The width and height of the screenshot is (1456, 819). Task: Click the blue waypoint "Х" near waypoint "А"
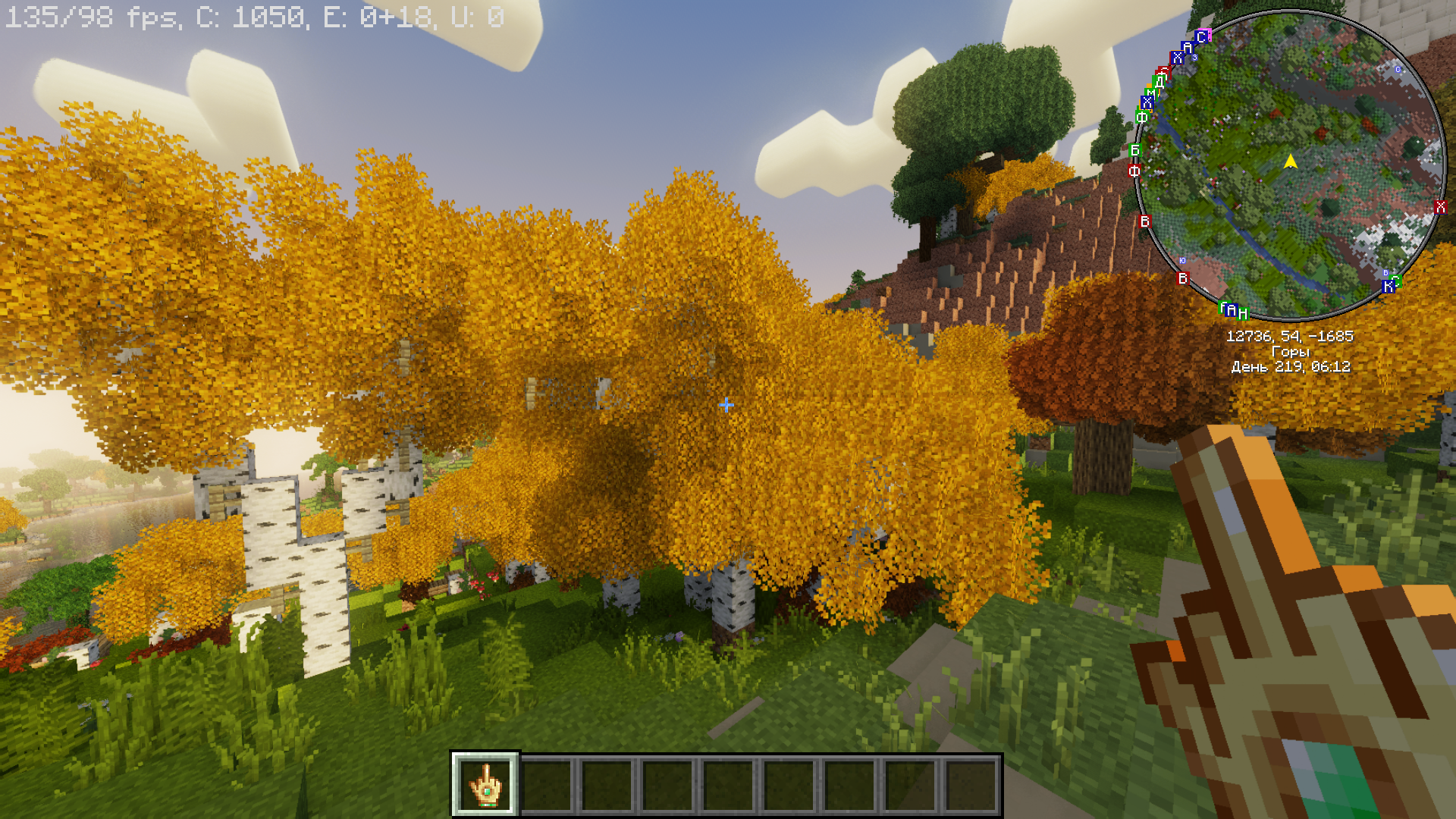point(1178,56)
